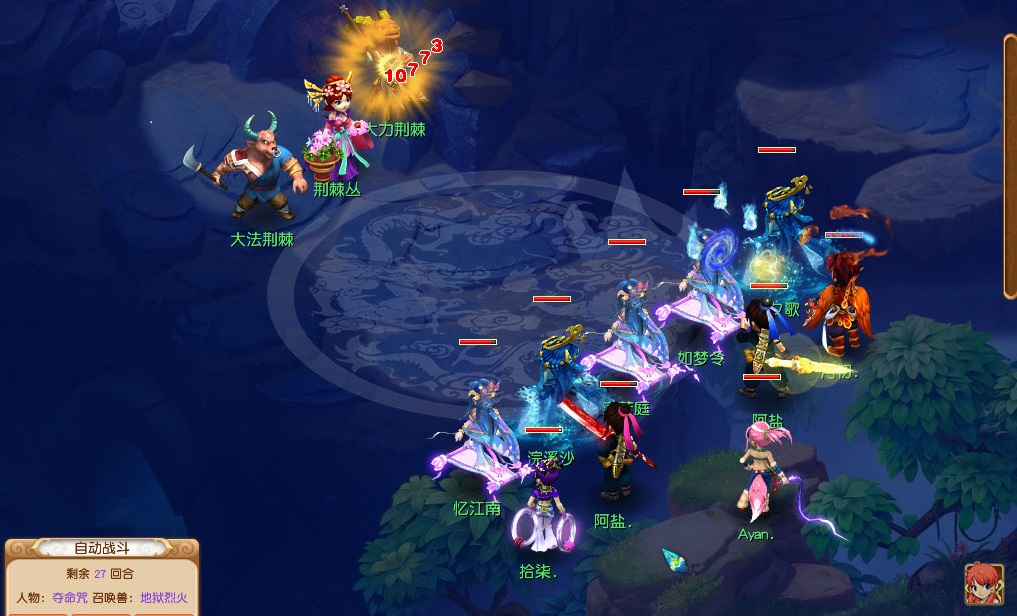Change the 地狱烈火 summon skill setting
The image size is (1017, 616).
163,598
